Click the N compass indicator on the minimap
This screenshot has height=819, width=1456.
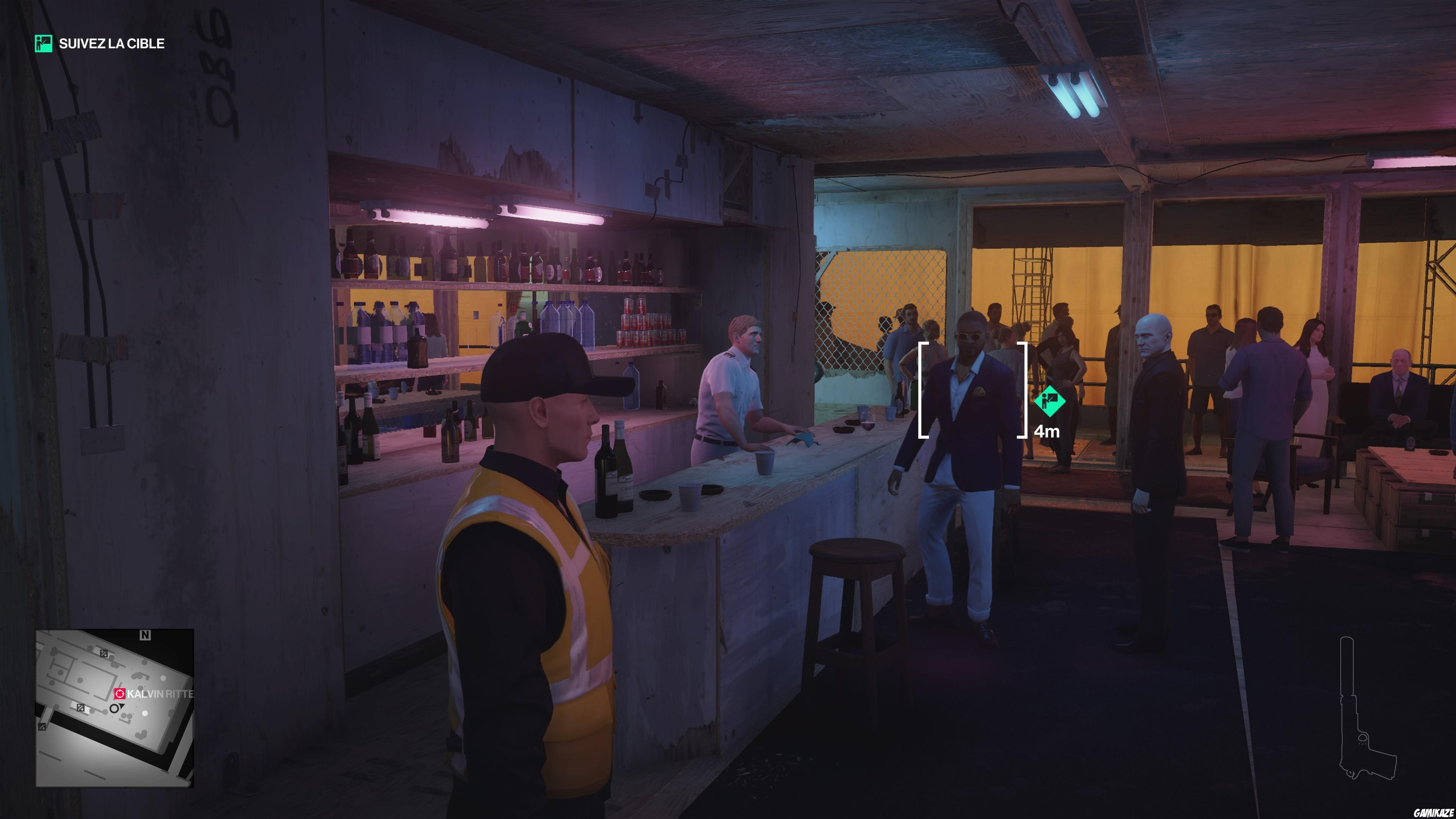coord(145,635)
